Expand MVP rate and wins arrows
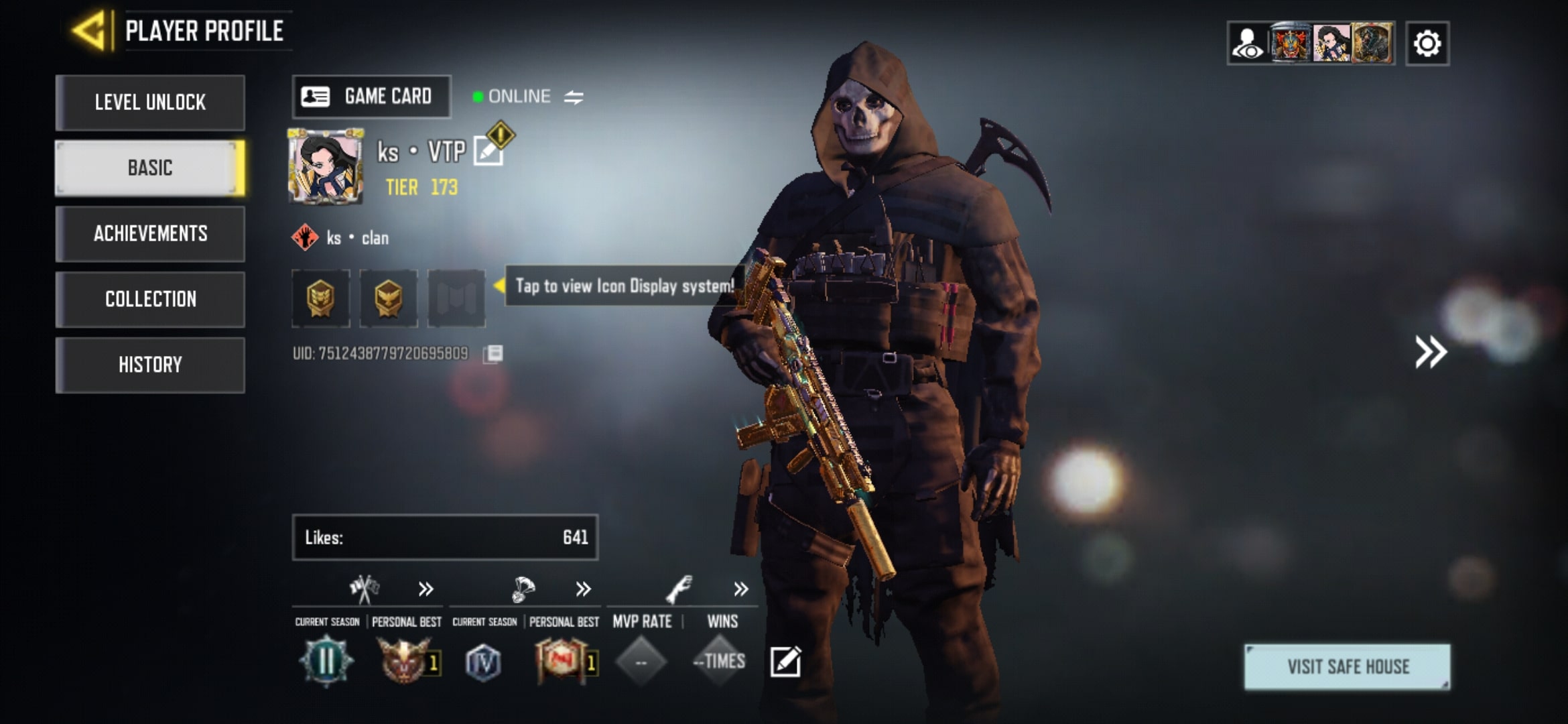The height and width of the screenshot is (724, 1568). 740,589
